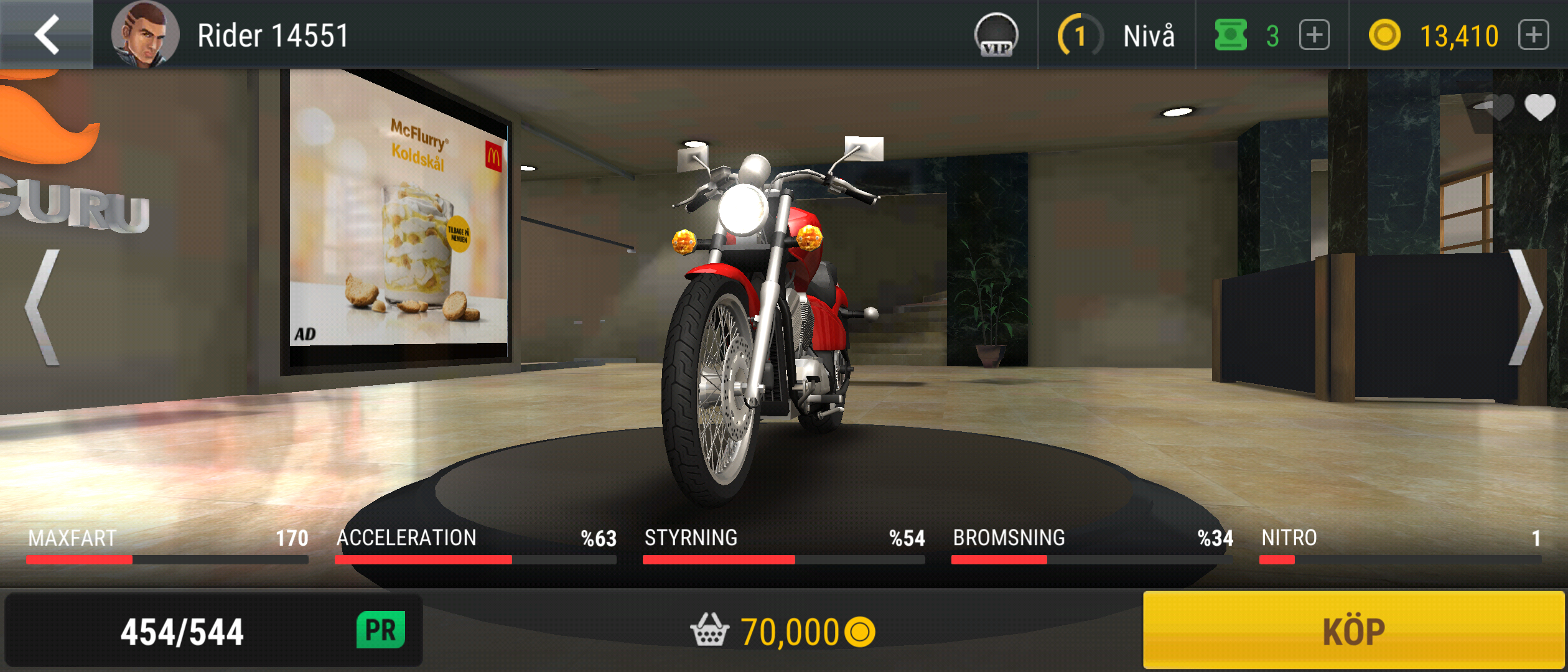Open the green PR rating badge
The height and width of the screenshot is (672, 1568).
[381, 630]
